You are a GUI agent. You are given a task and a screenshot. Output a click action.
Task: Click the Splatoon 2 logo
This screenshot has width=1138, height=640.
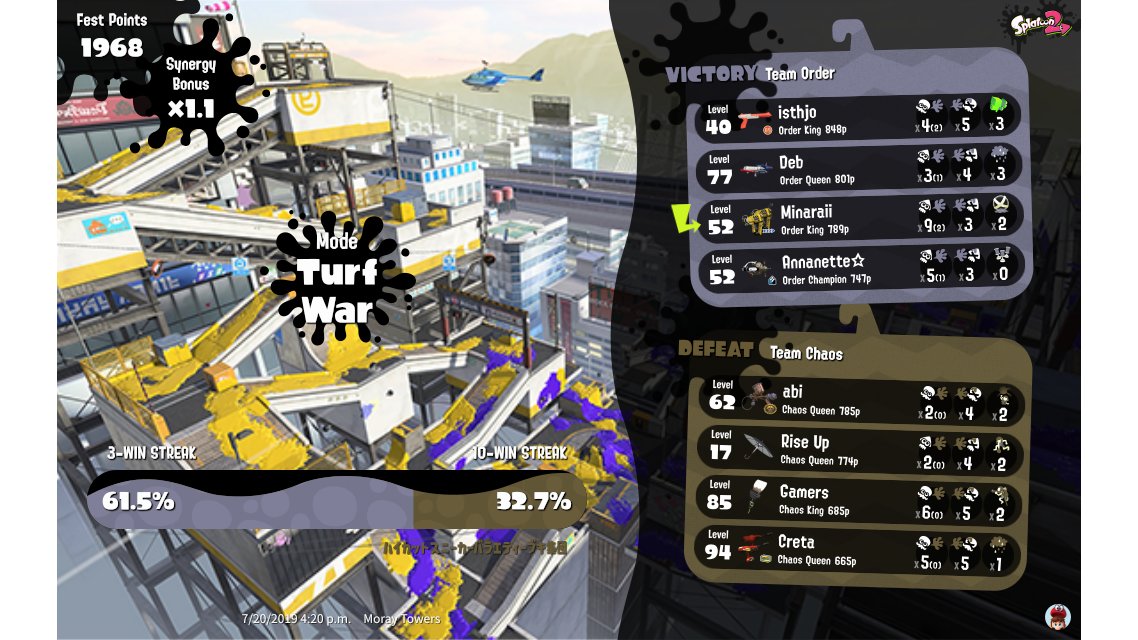pyautogui.click(x=1039, y=23)
